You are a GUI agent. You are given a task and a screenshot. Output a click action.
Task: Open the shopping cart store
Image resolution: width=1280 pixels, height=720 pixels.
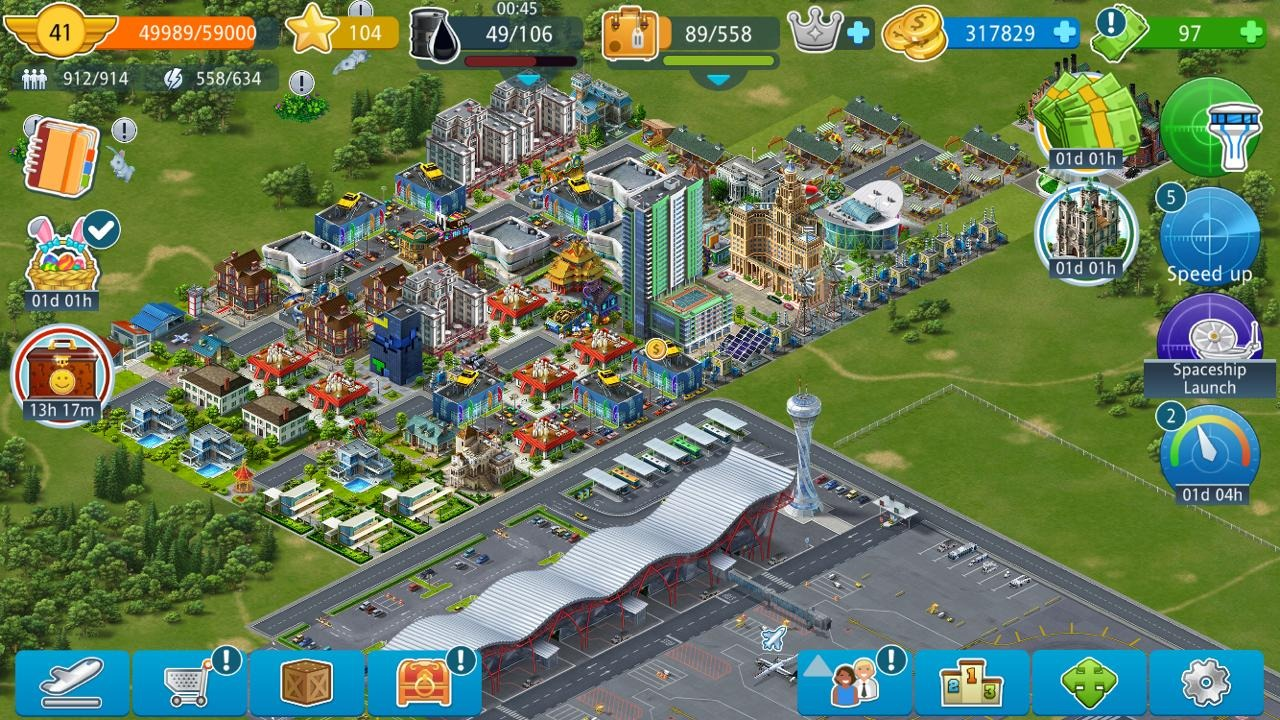point(190,683)
